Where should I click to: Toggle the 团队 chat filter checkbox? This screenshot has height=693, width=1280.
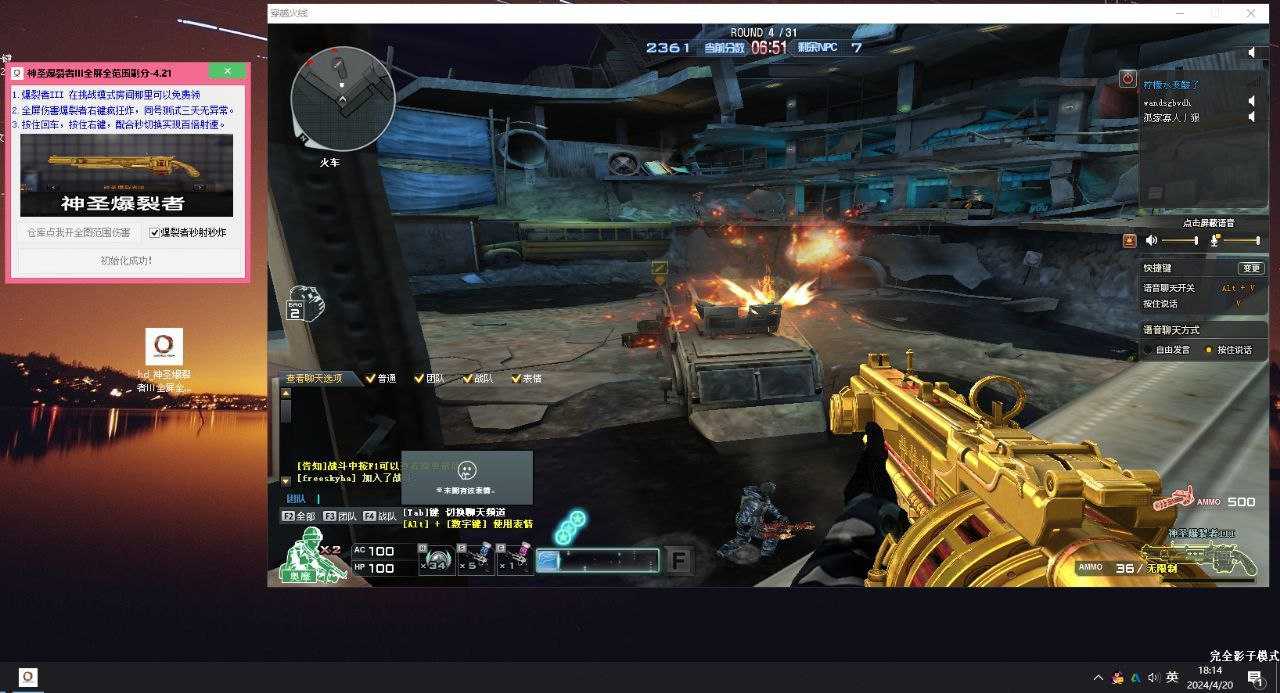(418, 379)
